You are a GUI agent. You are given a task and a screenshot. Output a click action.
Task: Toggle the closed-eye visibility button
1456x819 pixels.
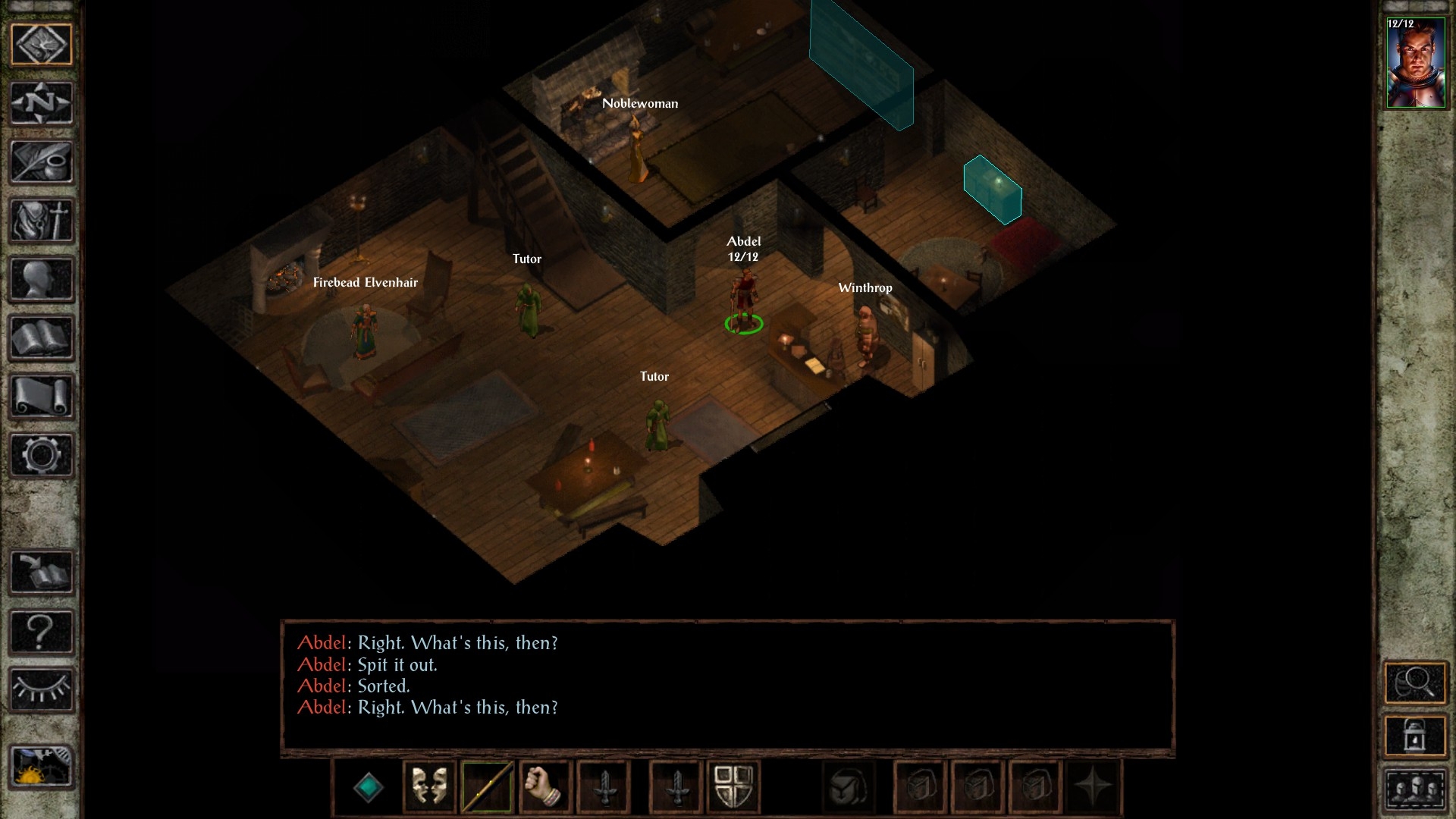pyautogui.click(x=41, y=689)
